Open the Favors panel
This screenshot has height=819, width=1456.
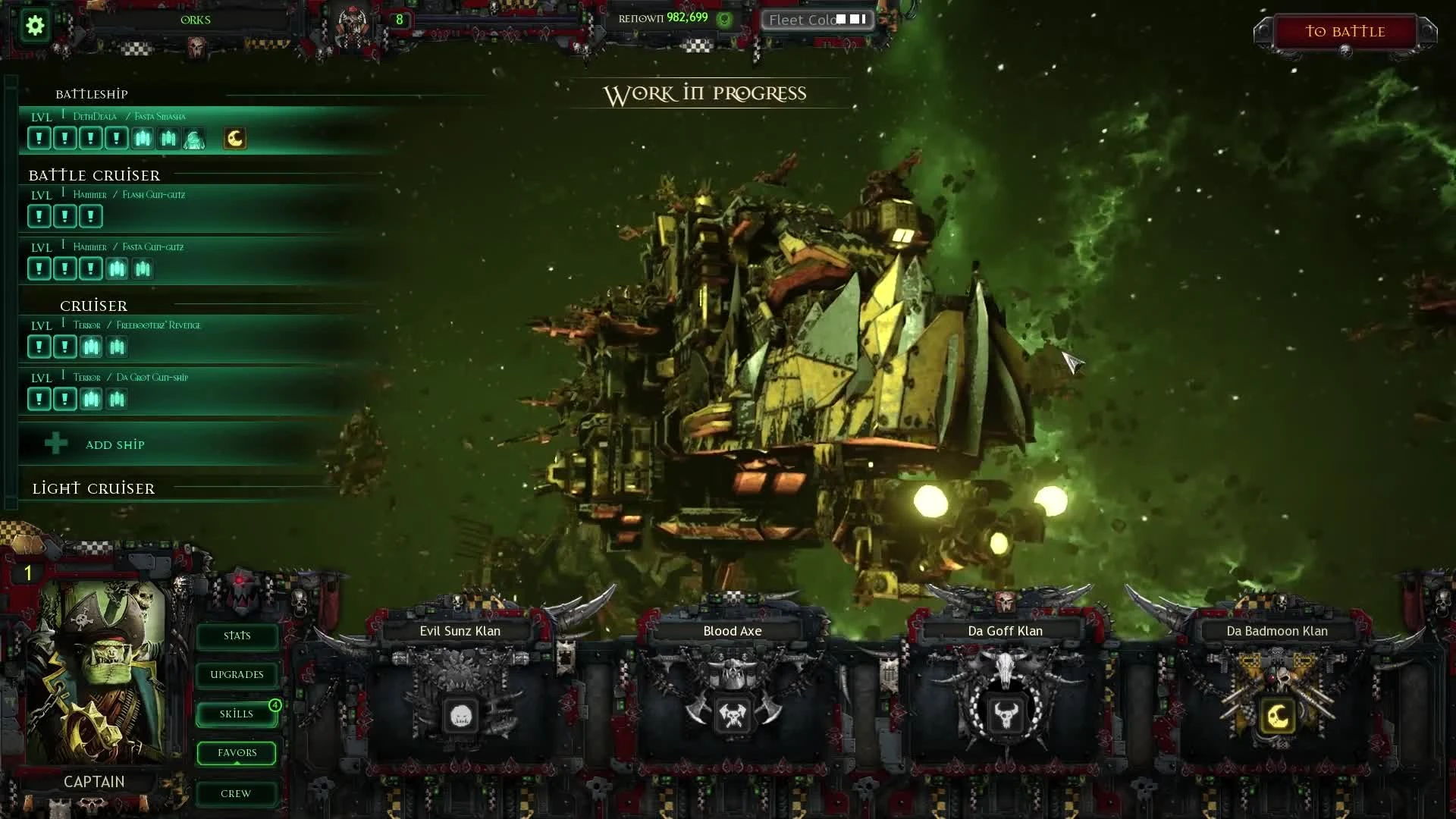click(236, 752)
